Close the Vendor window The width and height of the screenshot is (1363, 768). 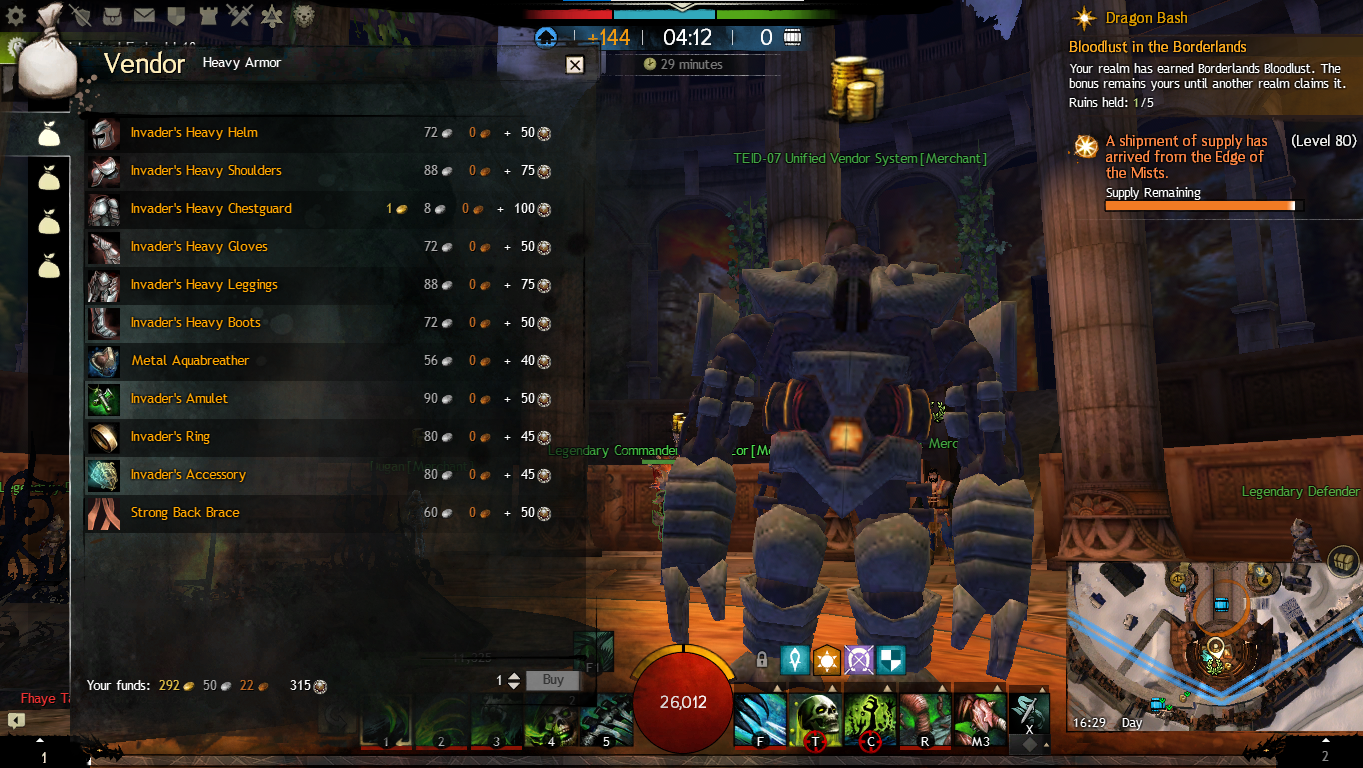pyautogui.click(x=575, y=65)
